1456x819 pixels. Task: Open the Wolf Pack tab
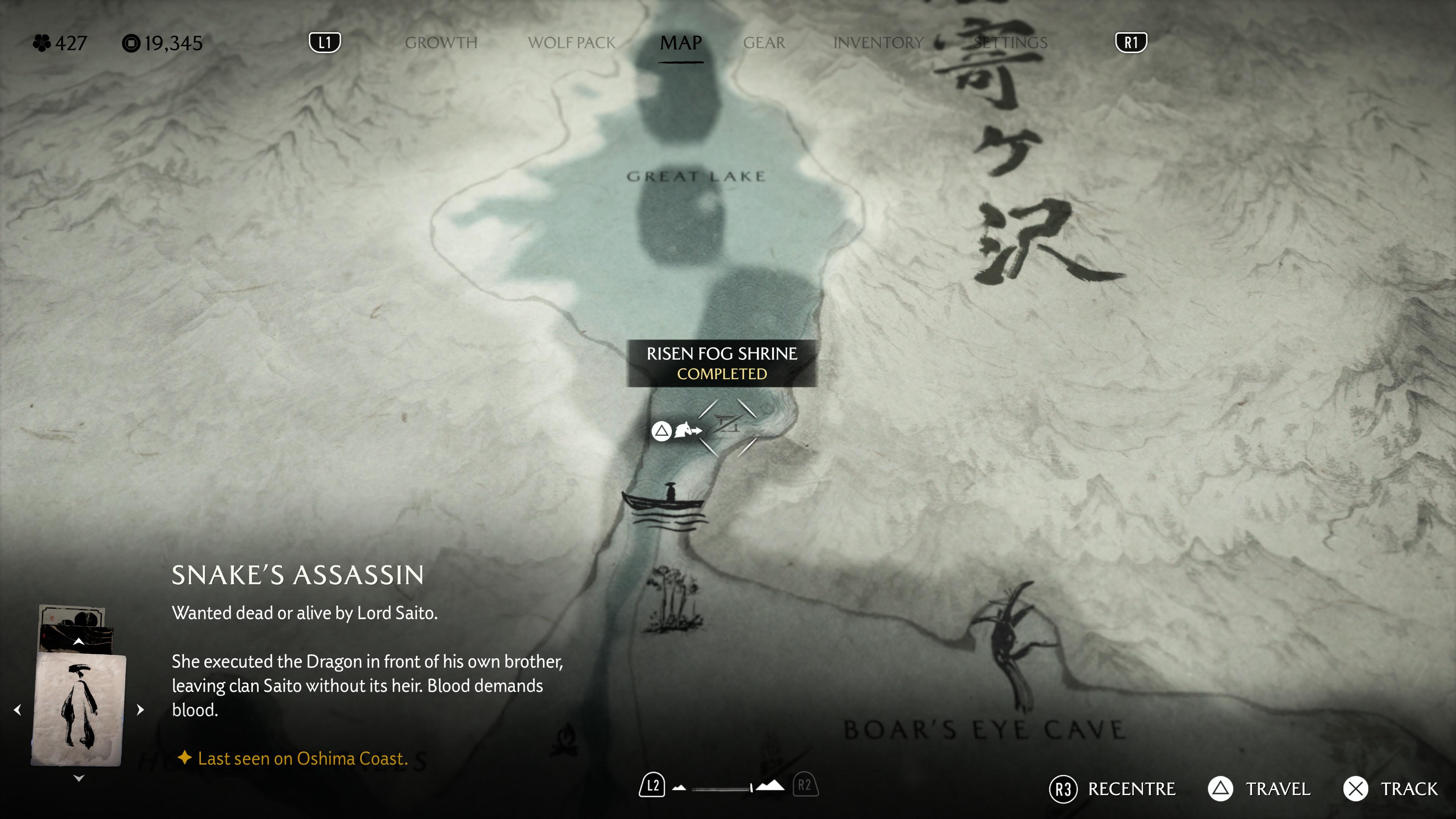pos(571,43)
